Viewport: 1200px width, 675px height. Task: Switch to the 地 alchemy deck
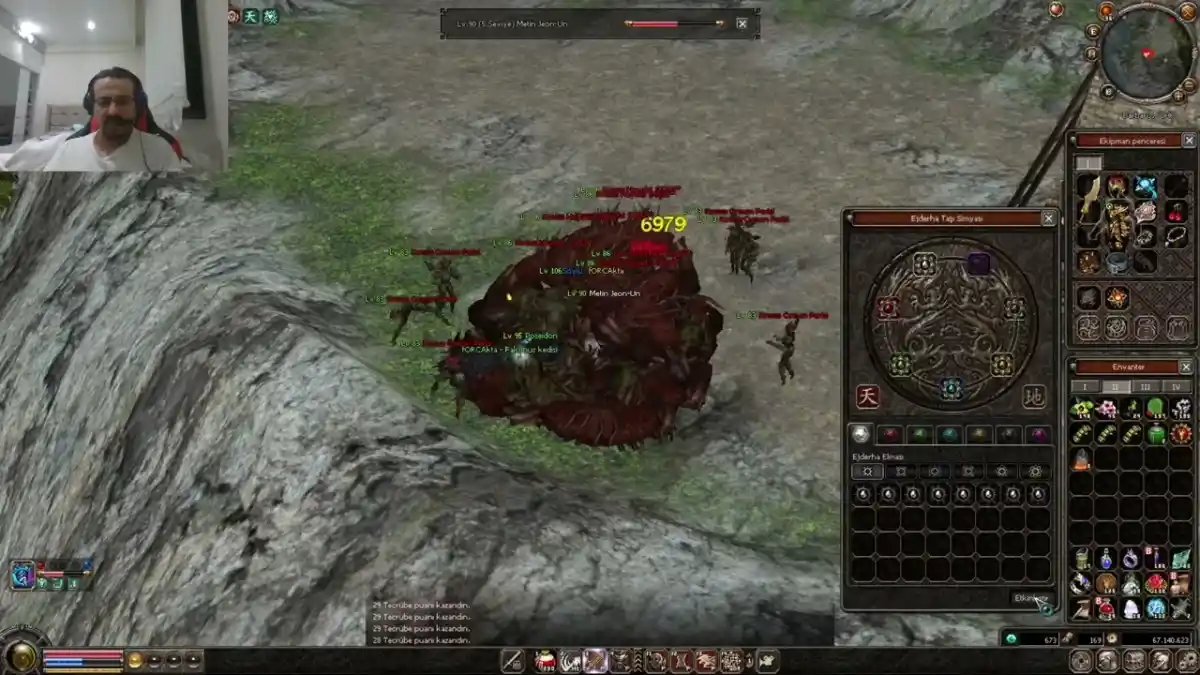(x=1034, y=397)
